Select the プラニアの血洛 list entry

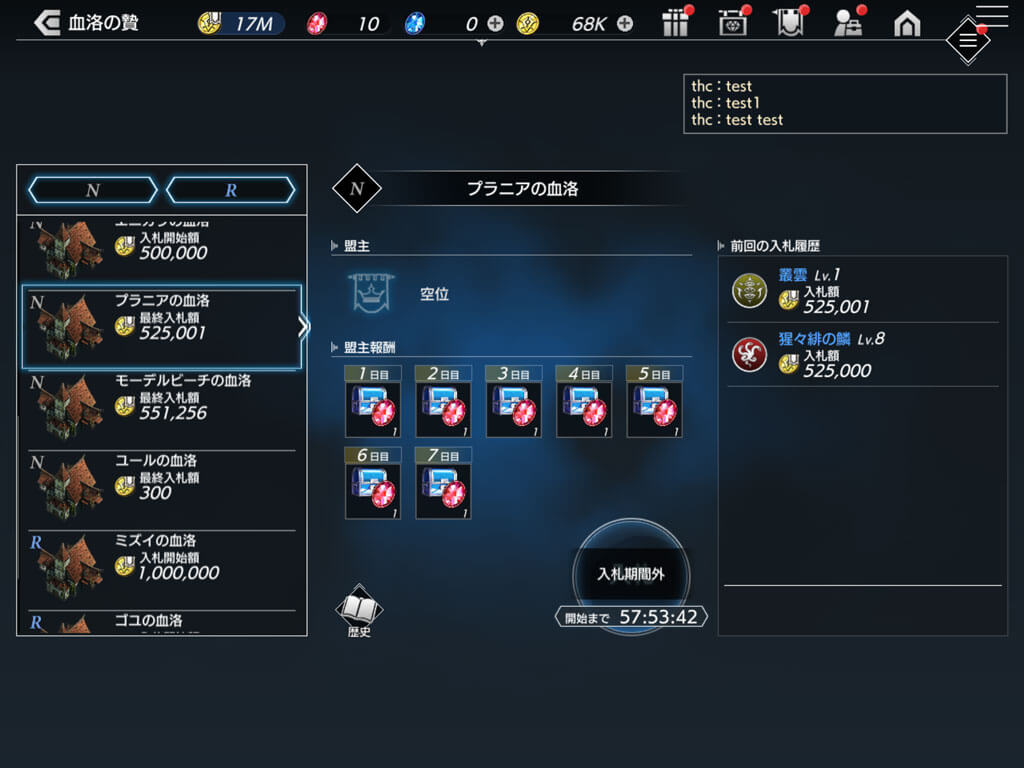click(161, 326)
